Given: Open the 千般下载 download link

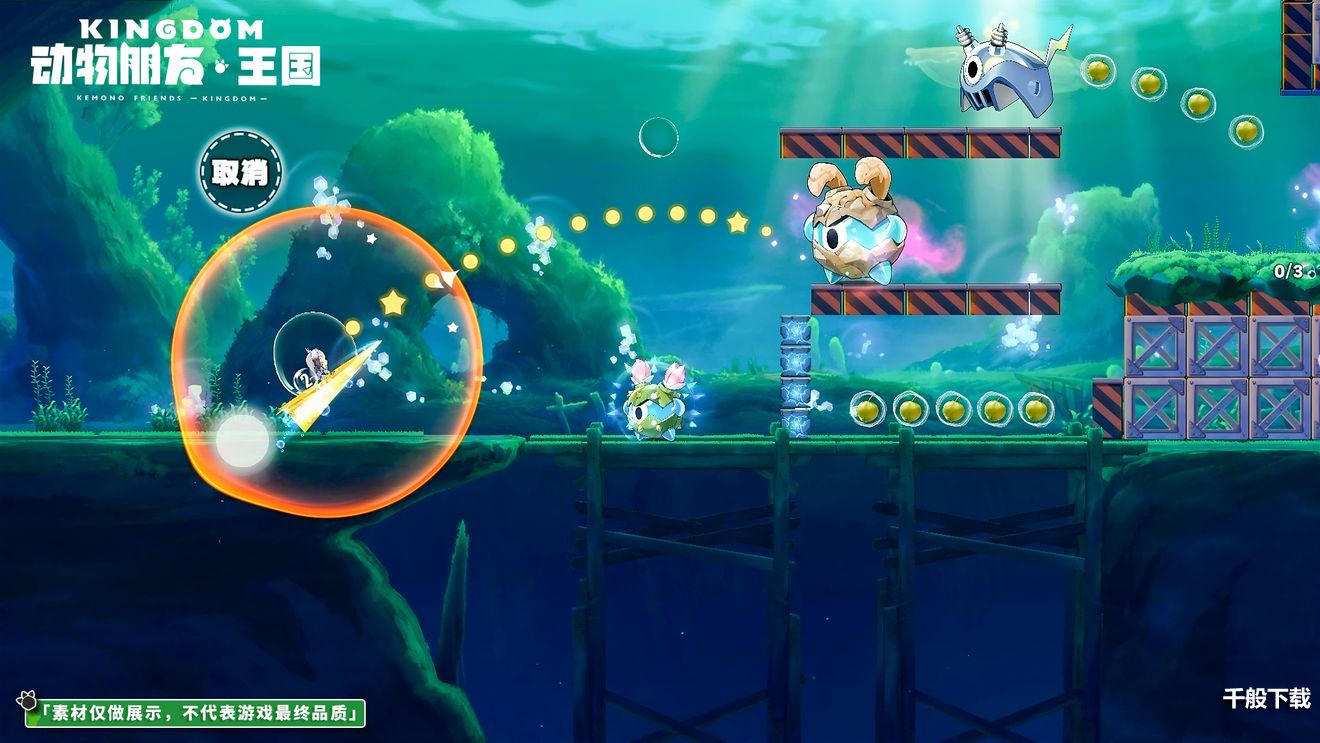Looking at the screenshot, I should [x=1266, y=699].
